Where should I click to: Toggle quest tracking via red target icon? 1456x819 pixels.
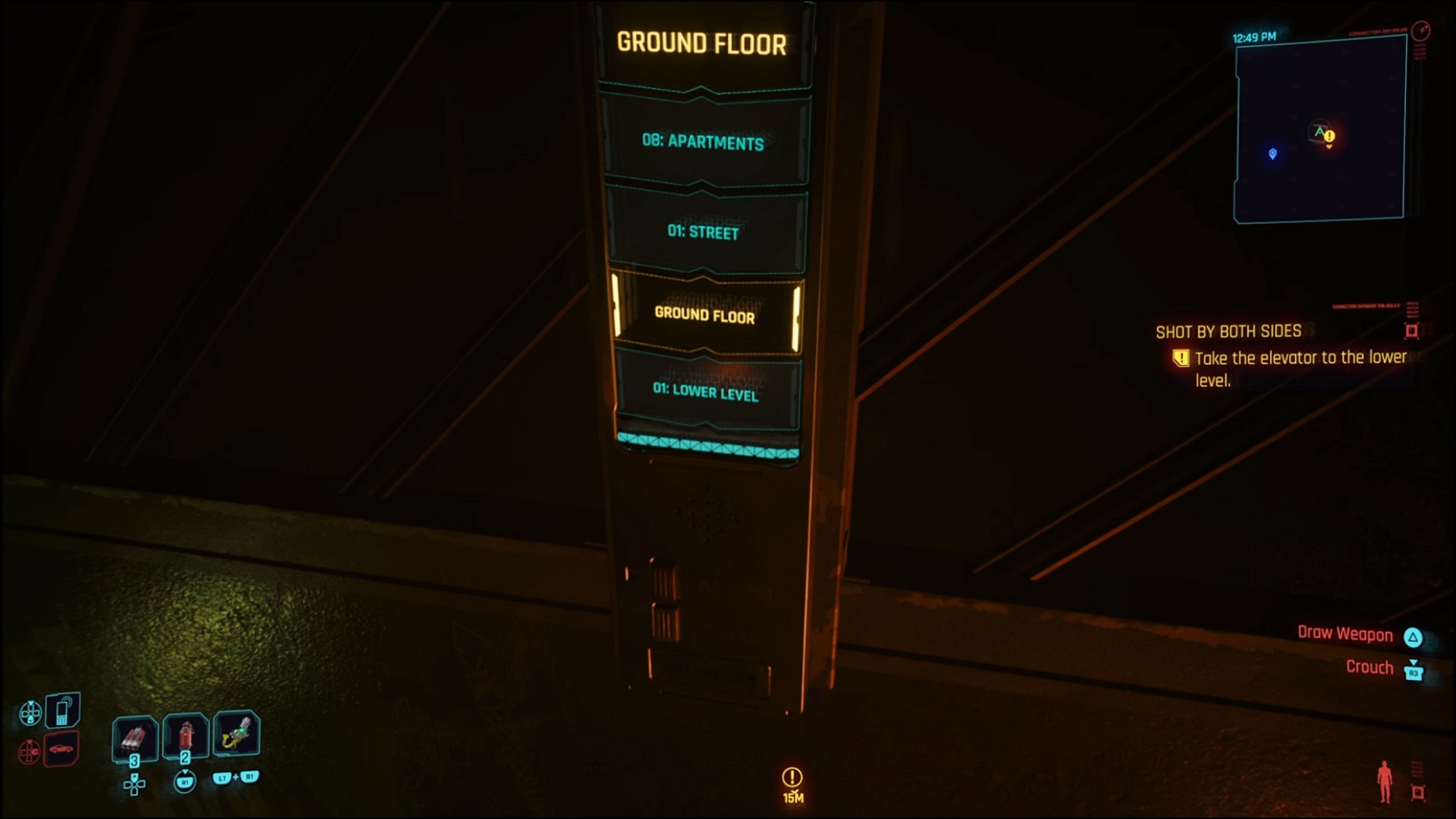click(1413, 331)
